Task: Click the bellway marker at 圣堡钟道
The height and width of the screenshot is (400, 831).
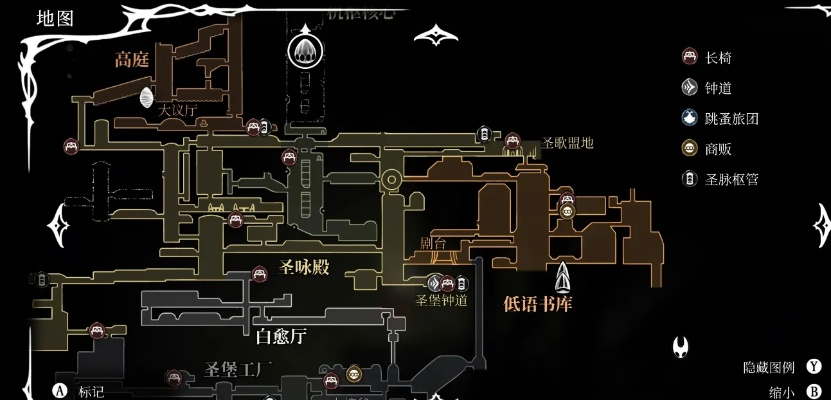Action: 434,283
